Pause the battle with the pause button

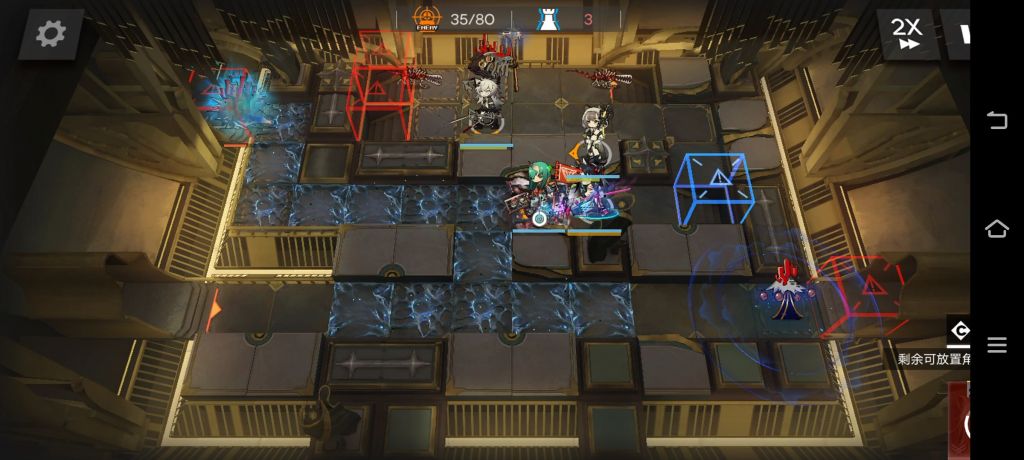(963, 34)
